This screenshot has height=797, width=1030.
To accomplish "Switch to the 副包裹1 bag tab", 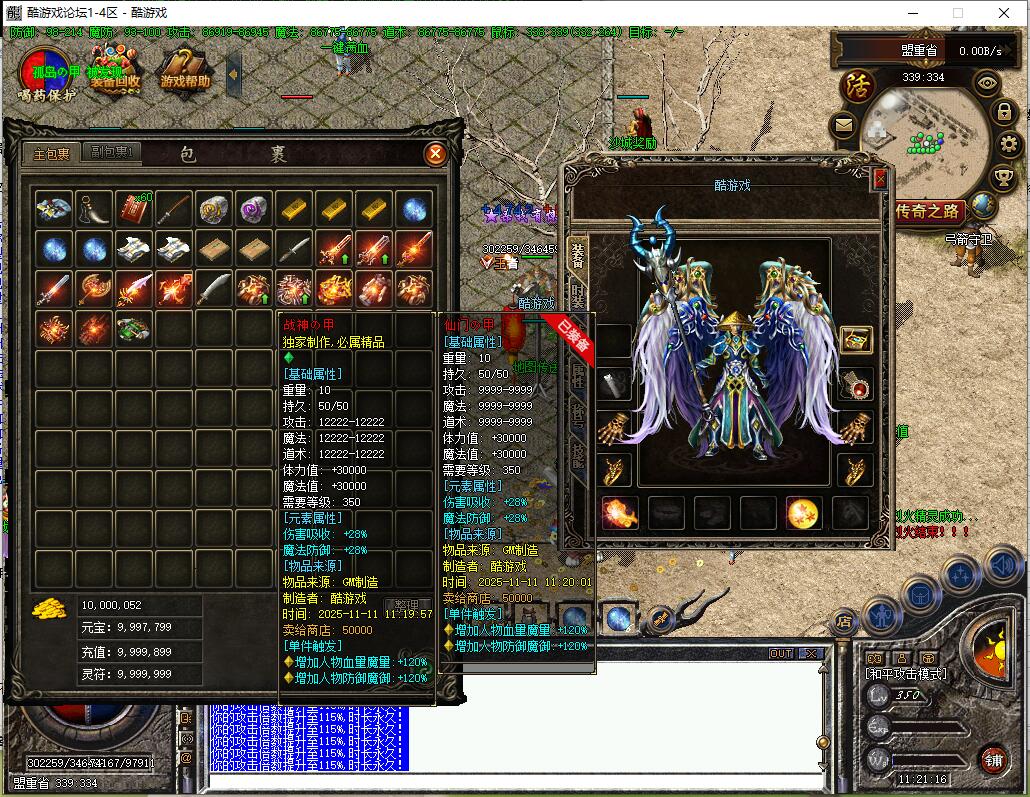I will tap(114, 153).
